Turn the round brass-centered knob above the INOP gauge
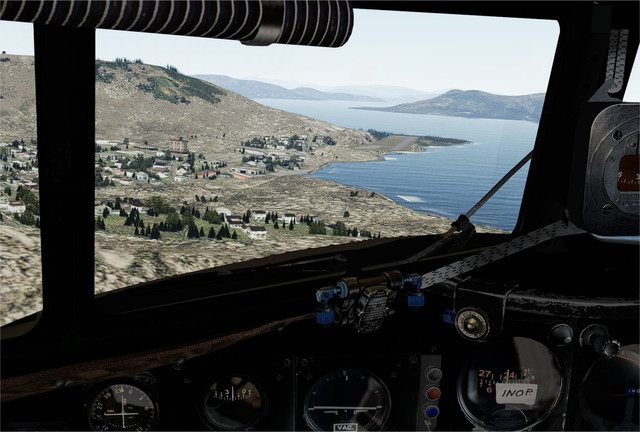 click(472, 323)
